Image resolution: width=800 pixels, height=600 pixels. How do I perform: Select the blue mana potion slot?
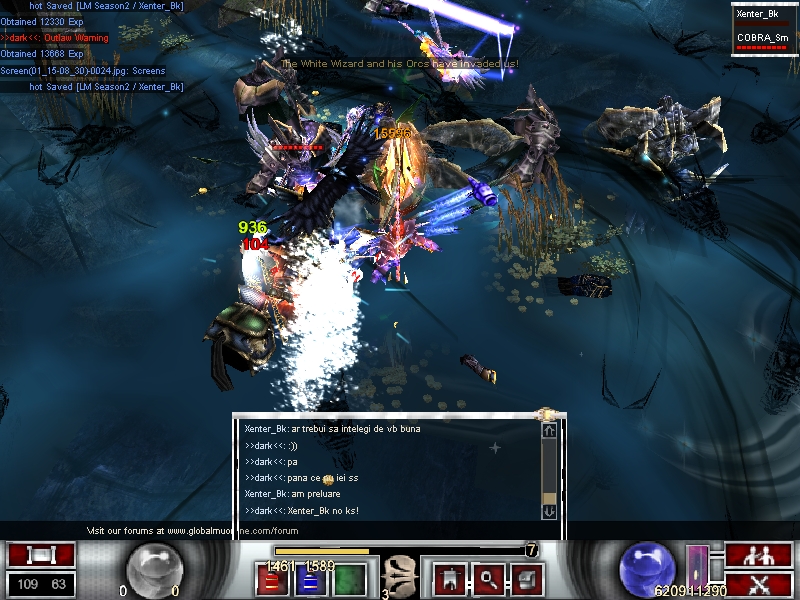point(310,579)
